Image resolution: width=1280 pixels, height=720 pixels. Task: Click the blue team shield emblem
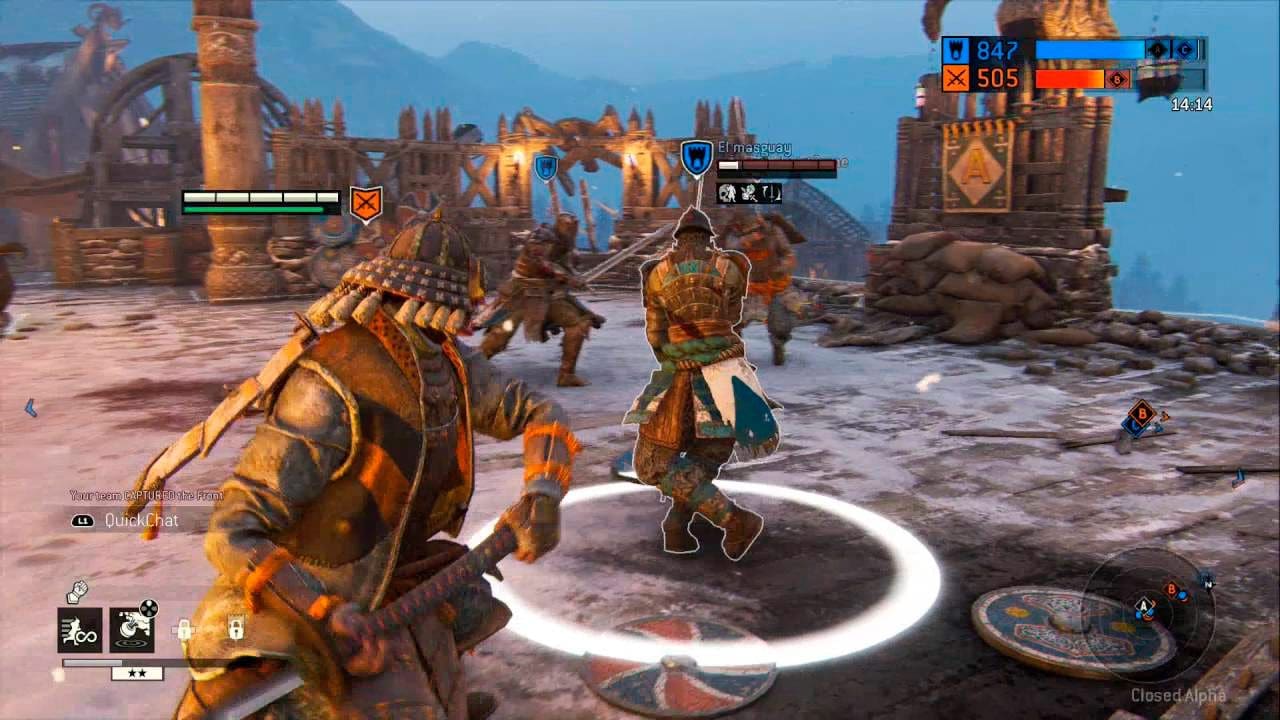point(956,50)
